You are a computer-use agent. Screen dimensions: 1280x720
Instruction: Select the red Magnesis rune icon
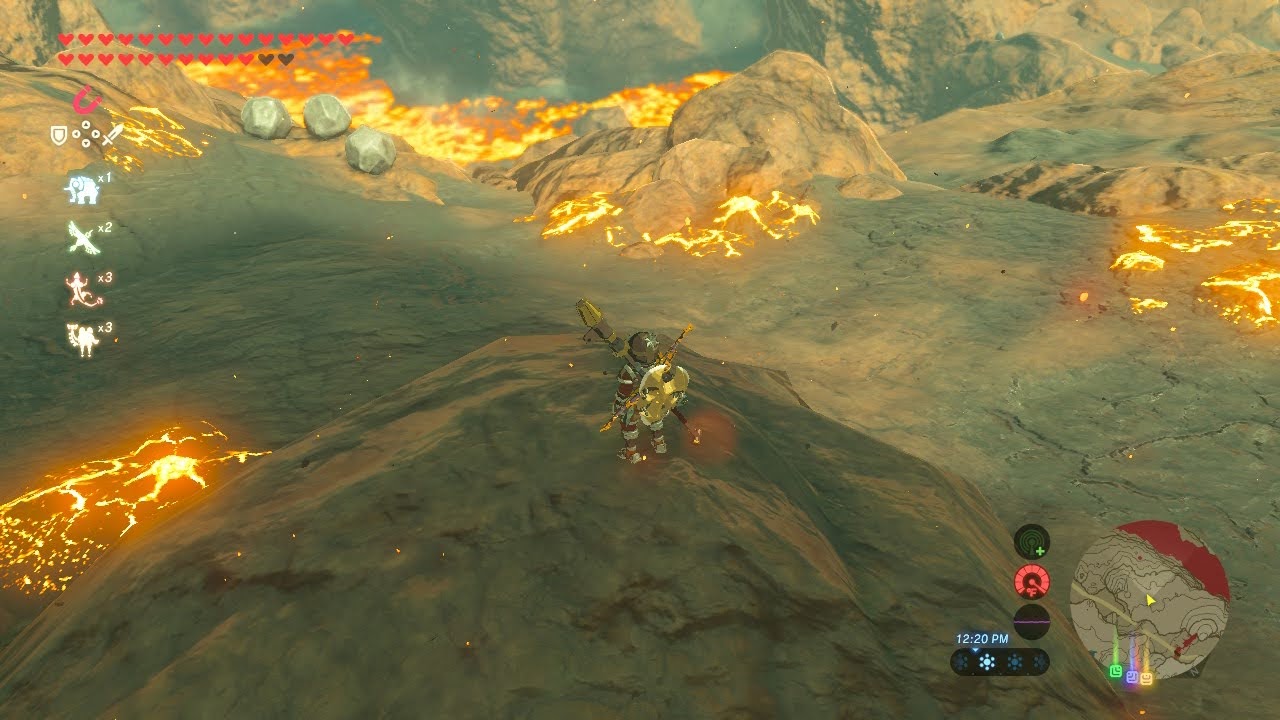coord(87,100)
